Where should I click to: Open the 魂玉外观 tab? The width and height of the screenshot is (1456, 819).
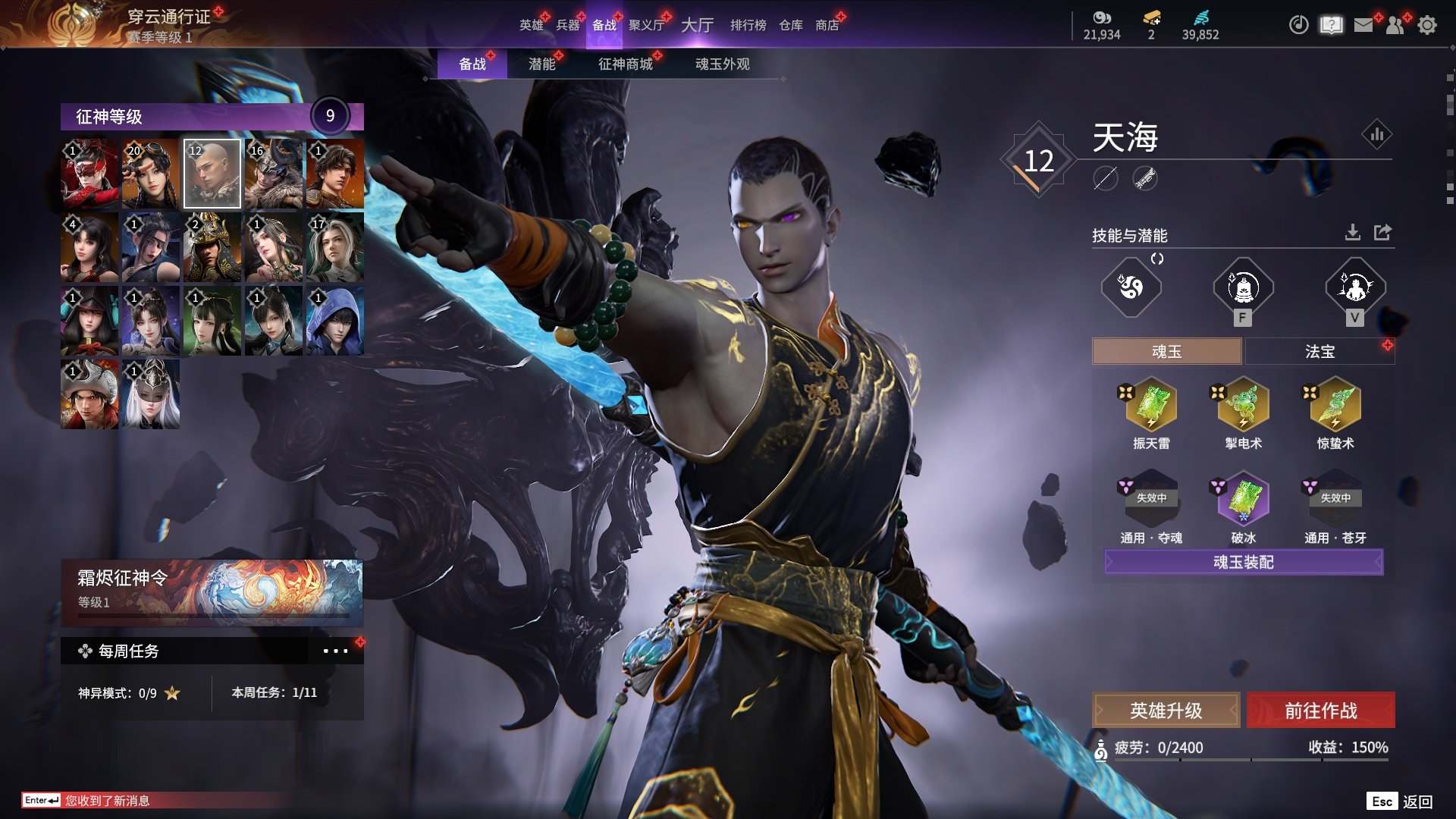click(722, 64)
